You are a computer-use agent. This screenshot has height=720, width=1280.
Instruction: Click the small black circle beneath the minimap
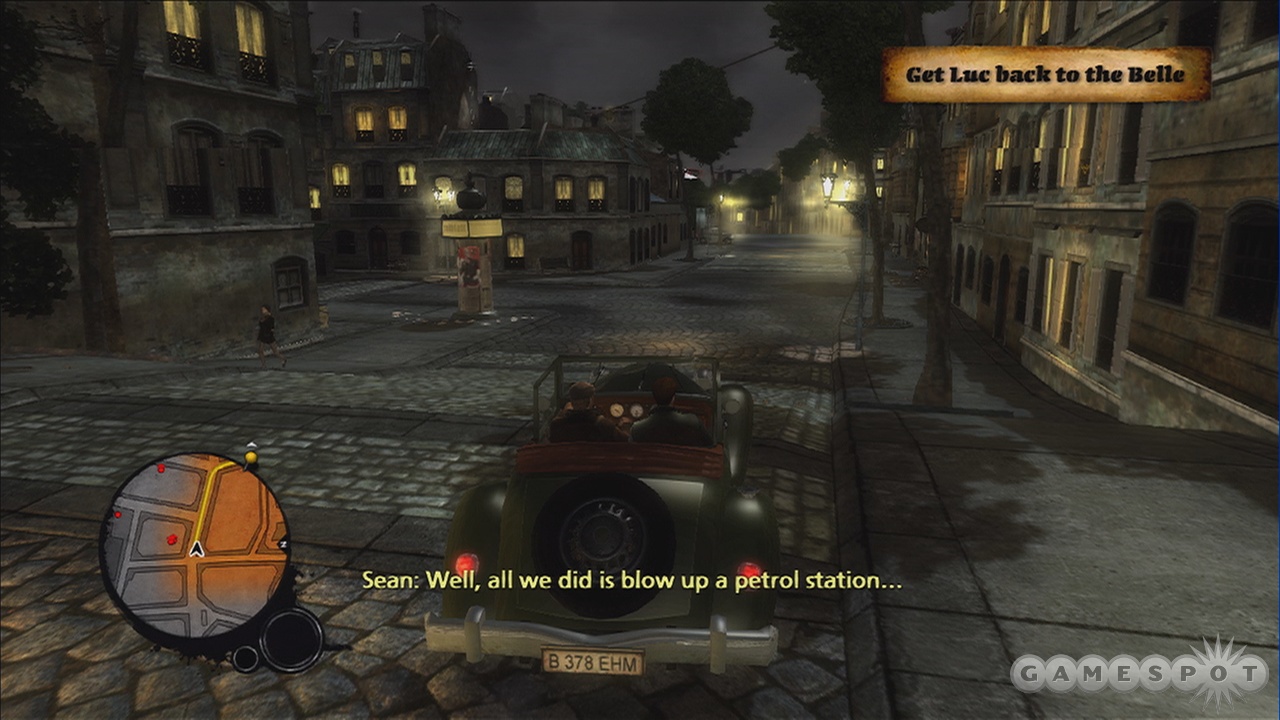[245, 658]
